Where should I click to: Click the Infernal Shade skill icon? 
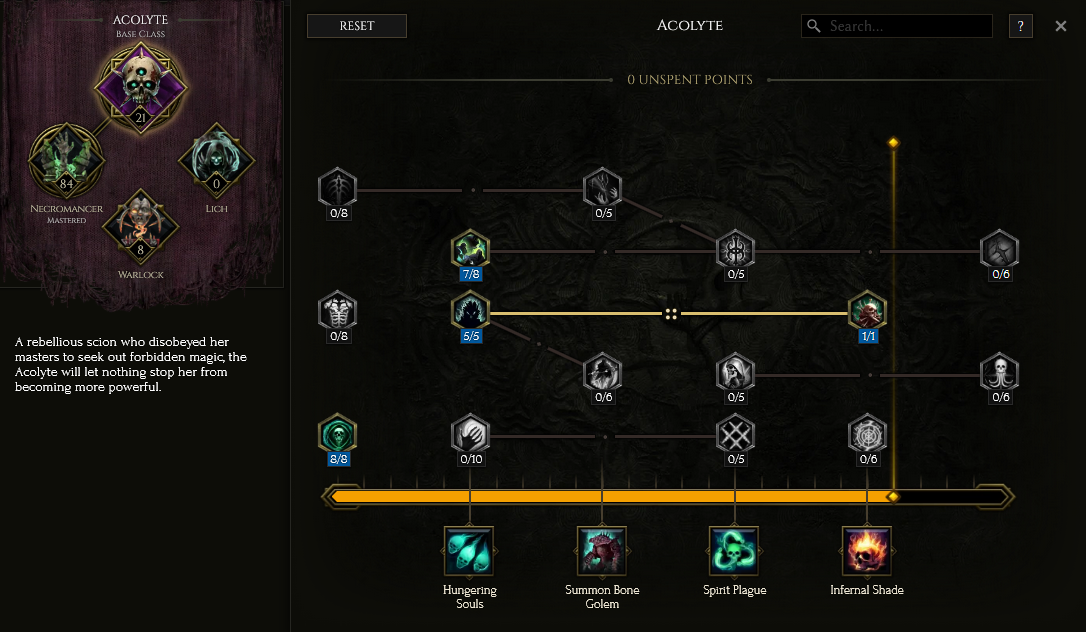tap(867, 551)
